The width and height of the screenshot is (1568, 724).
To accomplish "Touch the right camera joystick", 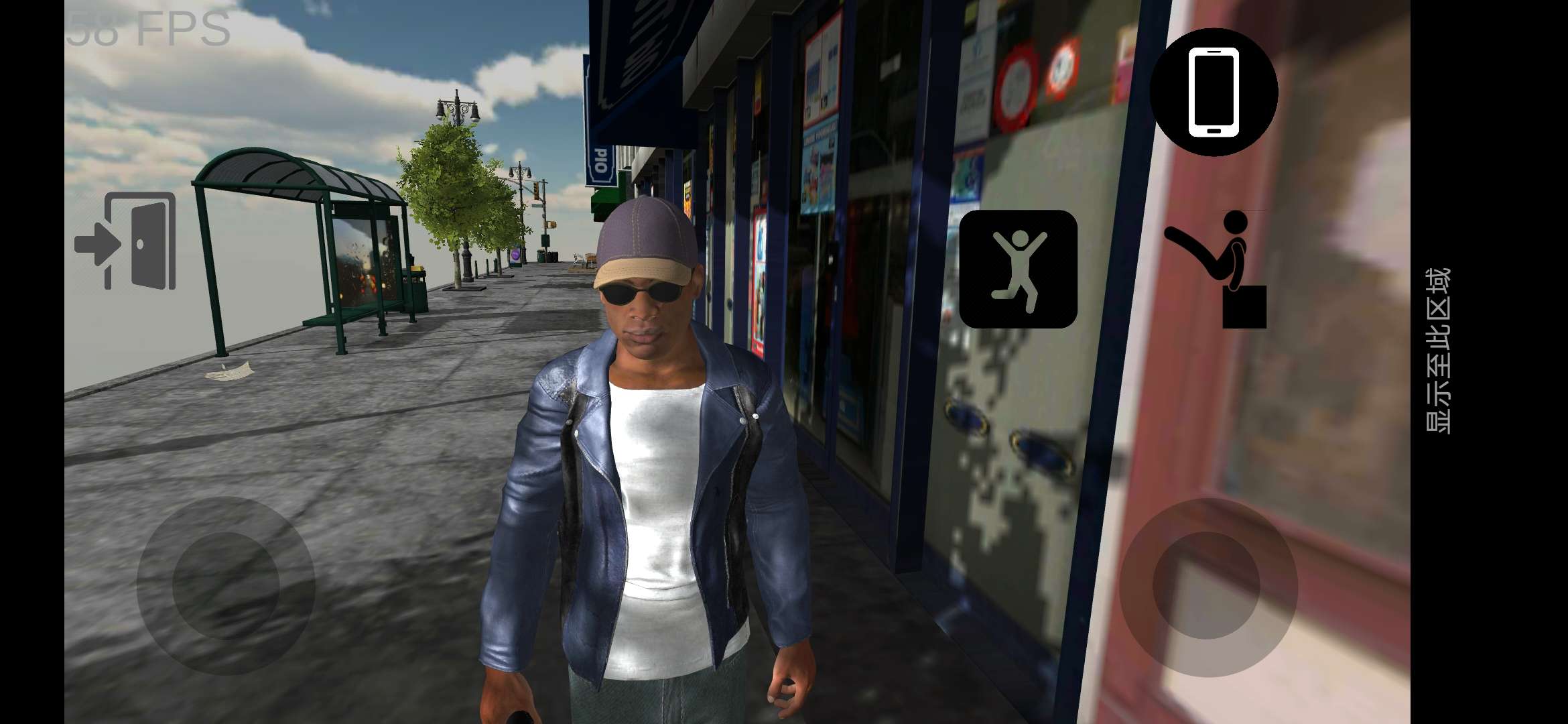I will click(1207, 585).
